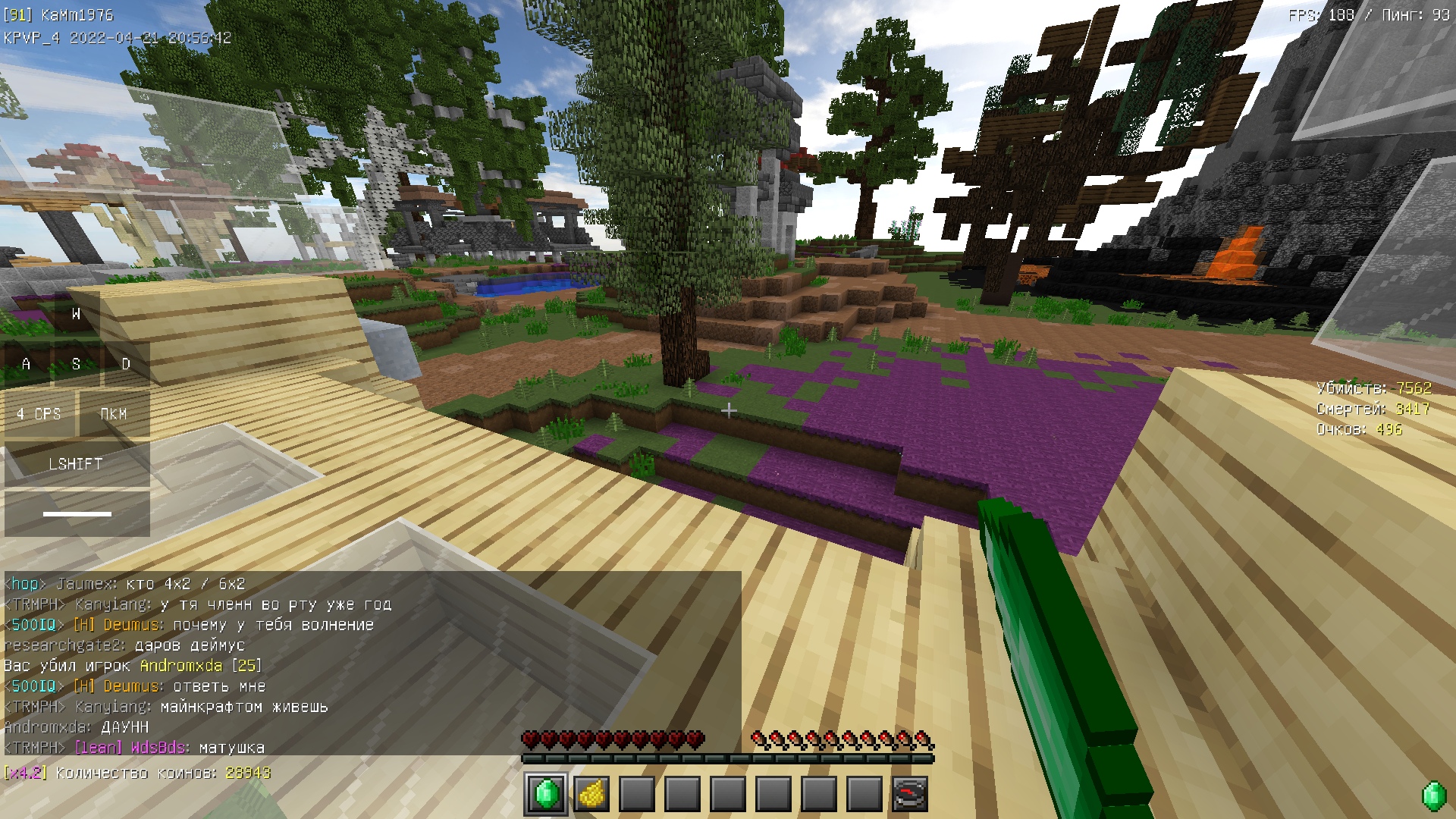This screenshot has width=1456, height=819.
Task: Toggle the LSHIFT key indicator
Action: pyautogui.click(x=76, y=464)
